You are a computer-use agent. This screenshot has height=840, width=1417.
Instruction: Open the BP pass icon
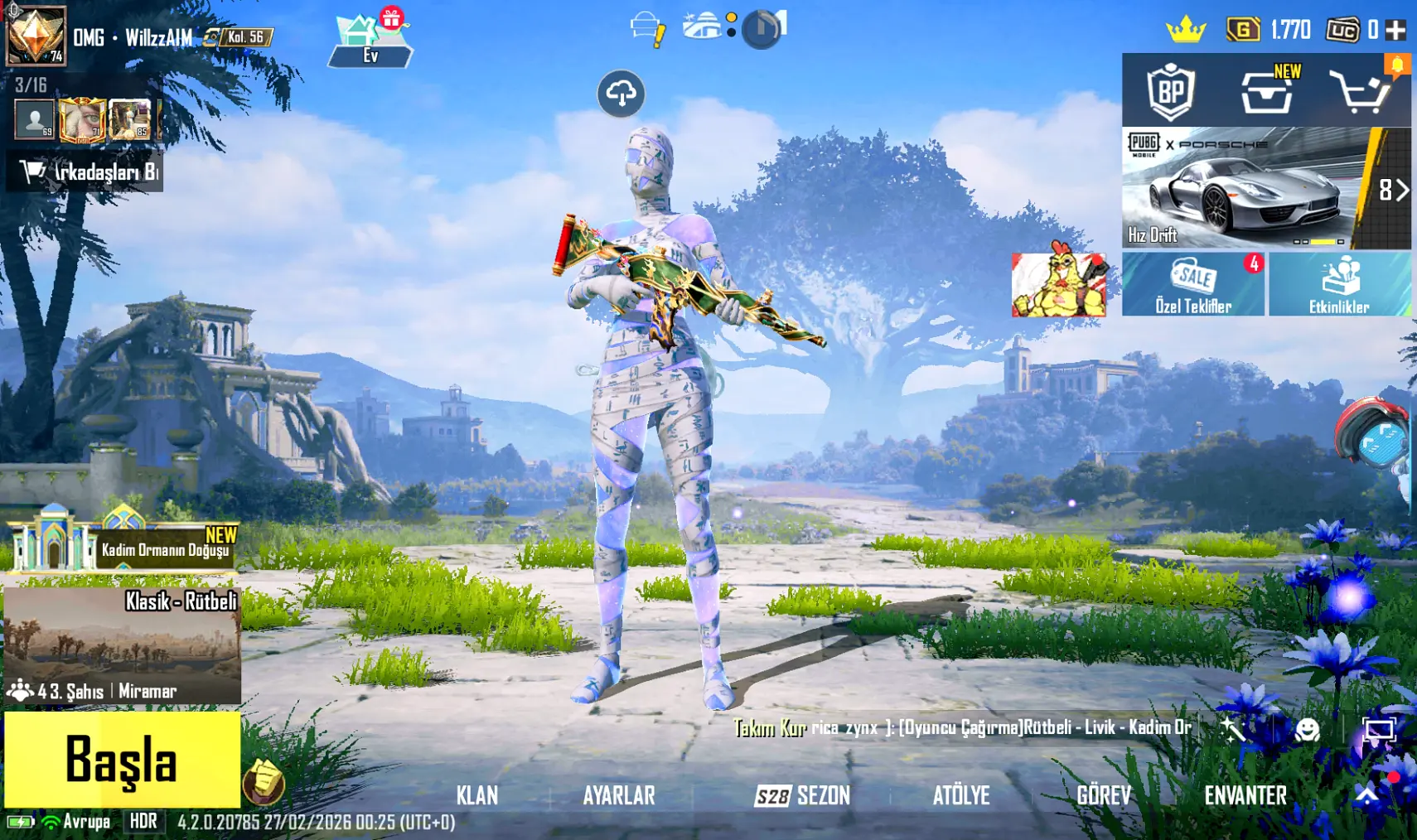[x=1170, y=91]
